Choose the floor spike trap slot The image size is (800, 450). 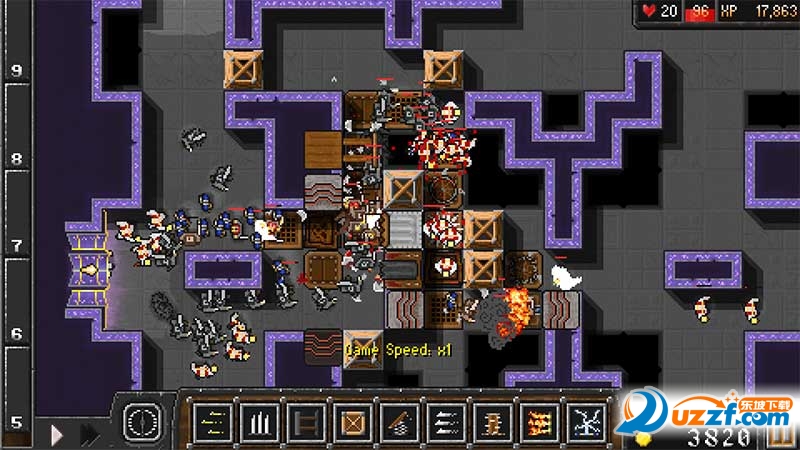[259, 421]
